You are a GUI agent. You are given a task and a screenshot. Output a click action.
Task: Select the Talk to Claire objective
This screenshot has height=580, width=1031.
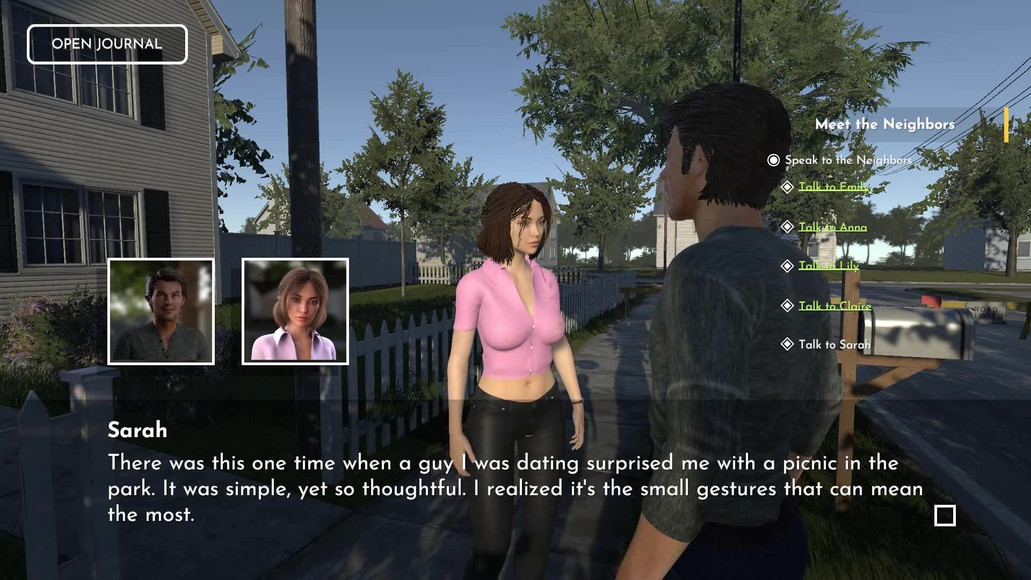coord(834,306)
